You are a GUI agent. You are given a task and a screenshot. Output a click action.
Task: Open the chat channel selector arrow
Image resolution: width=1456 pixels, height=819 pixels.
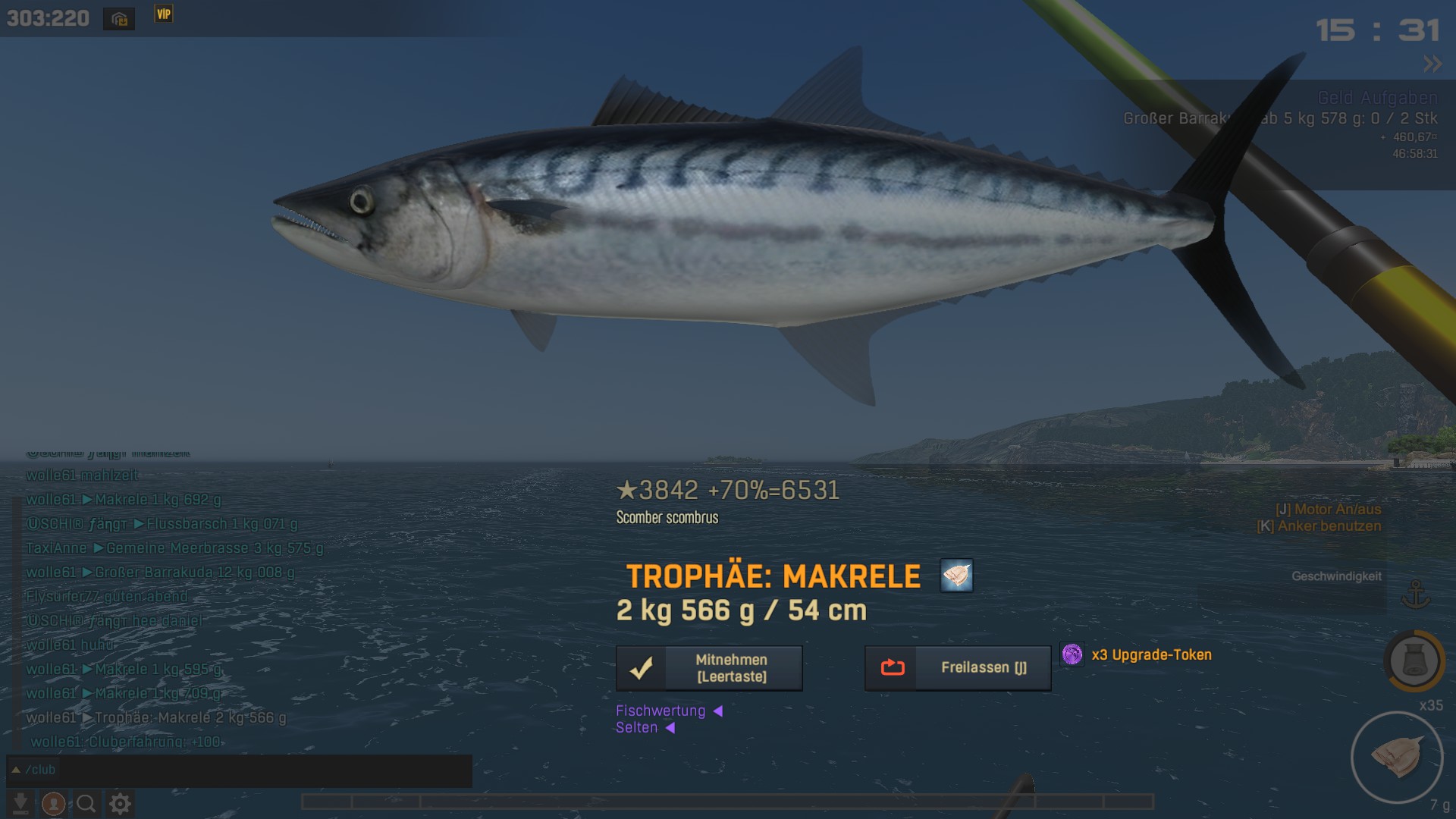pos(15,770)
